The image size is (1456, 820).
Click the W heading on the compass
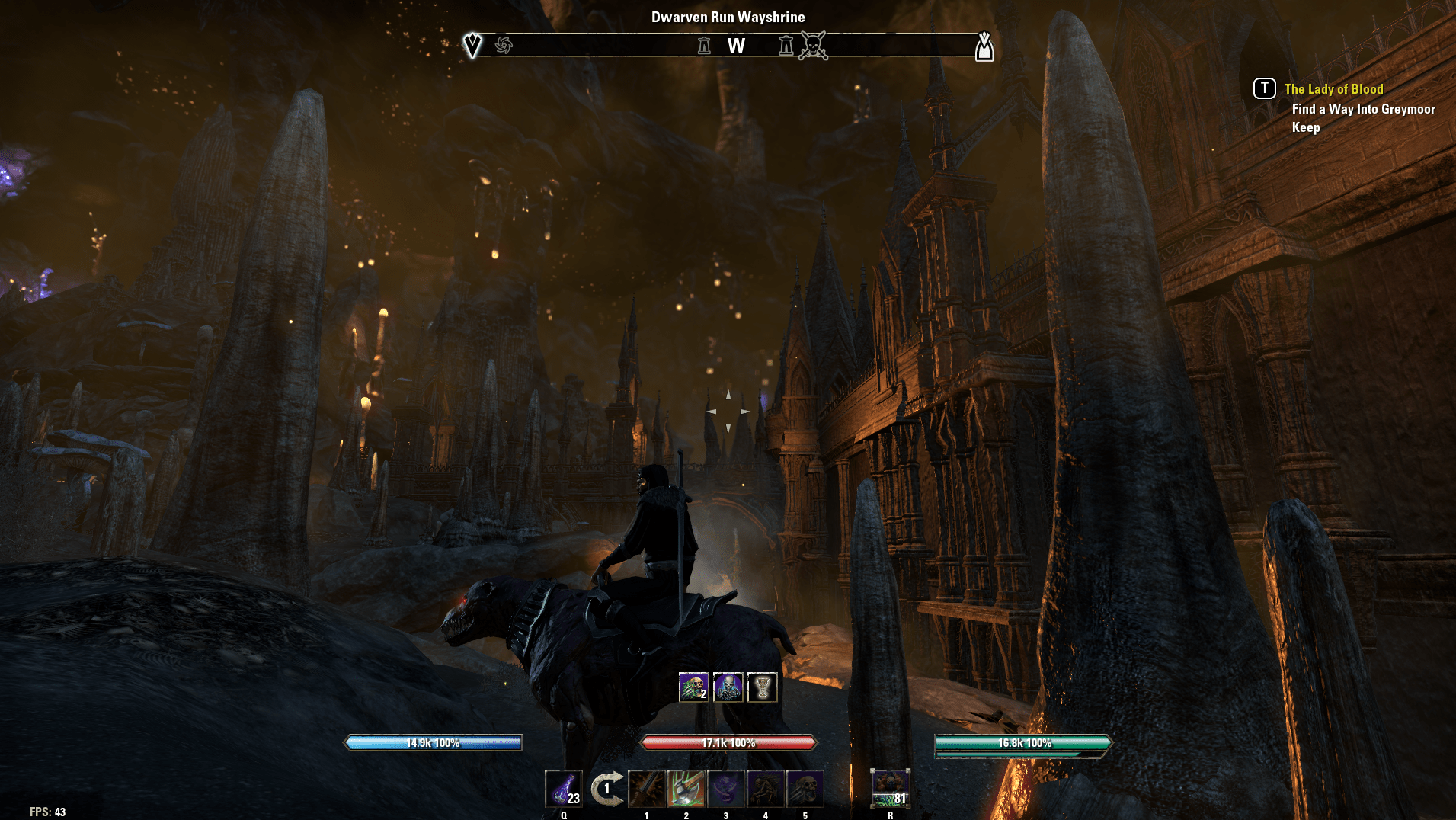click(735, 46)
